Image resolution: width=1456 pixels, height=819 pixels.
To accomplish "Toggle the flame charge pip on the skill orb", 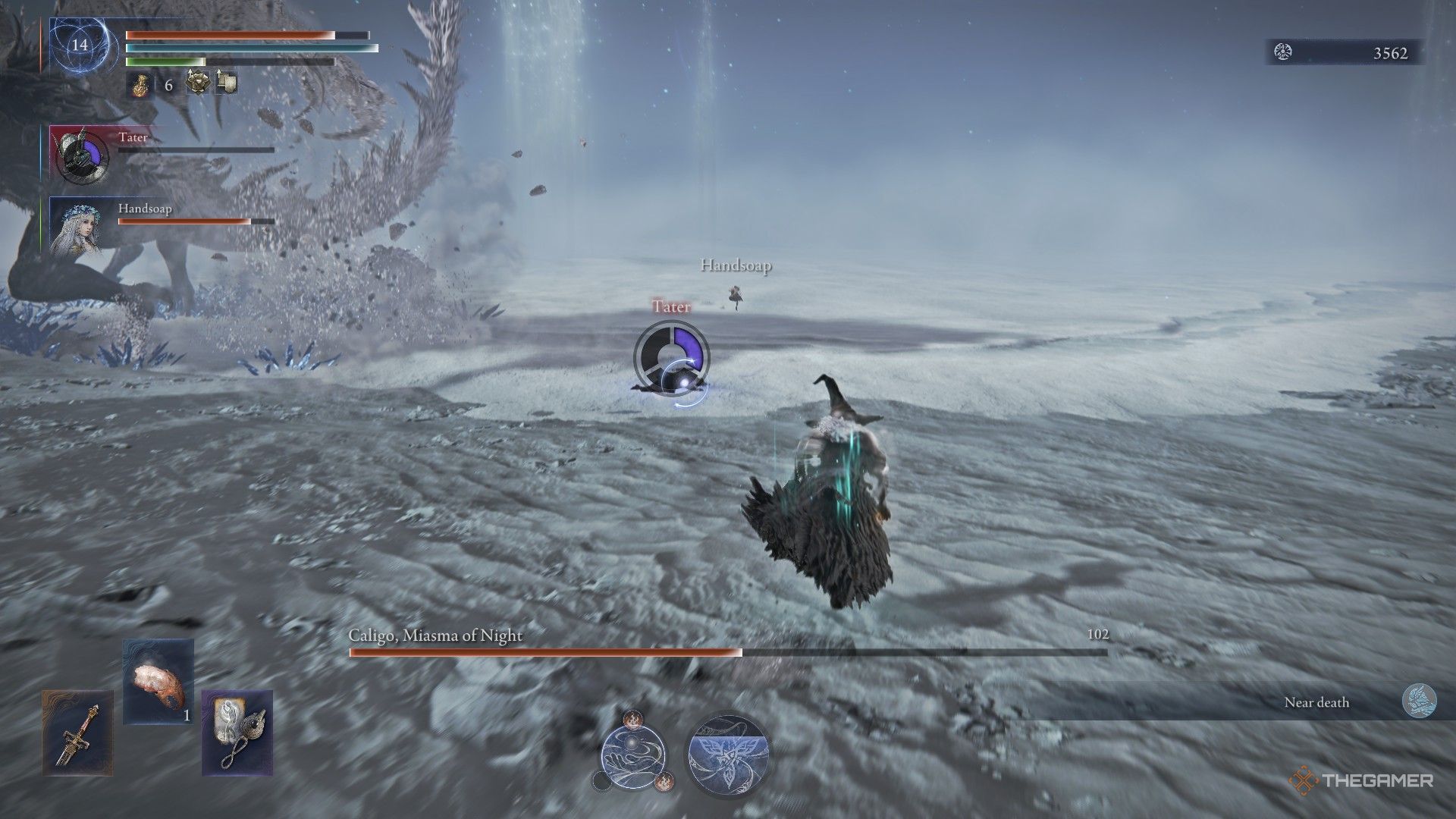I will (x=633, y=720).
